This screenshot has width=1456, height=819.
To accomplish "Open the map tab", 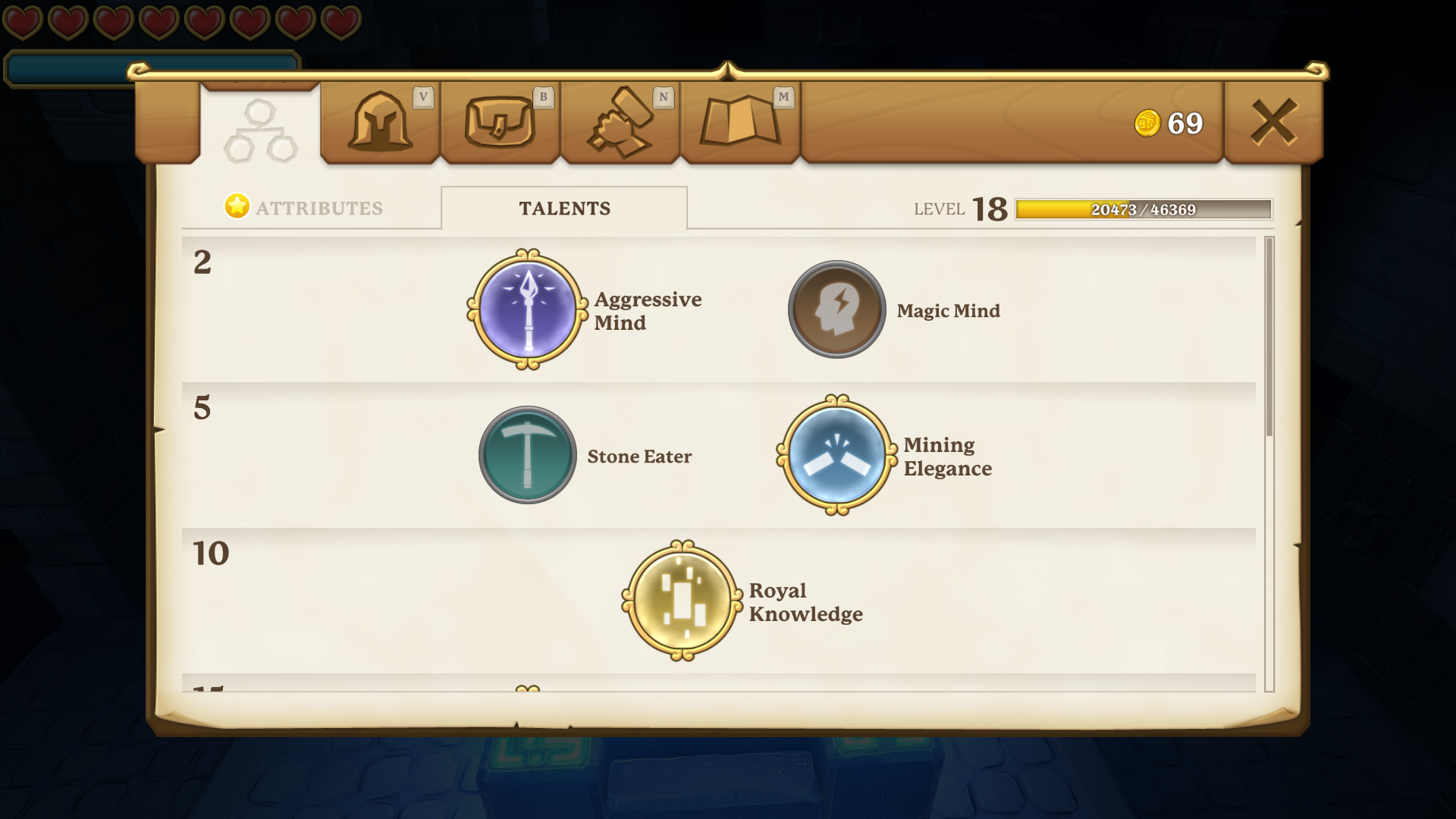I will click(740, 122).
